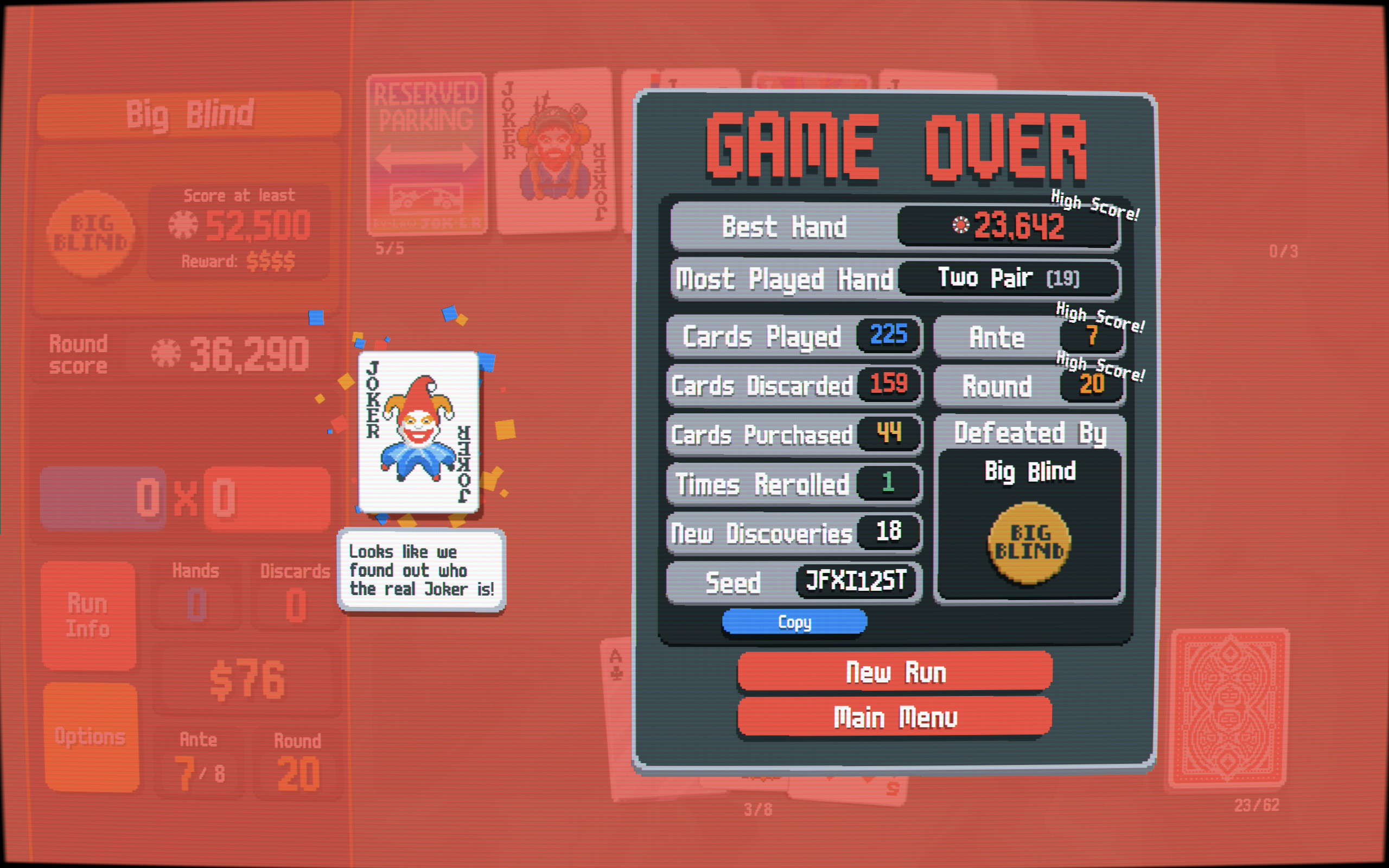Copy the run seed
This screenshot has width=1389, height=868.
click(x=794, y=622)
